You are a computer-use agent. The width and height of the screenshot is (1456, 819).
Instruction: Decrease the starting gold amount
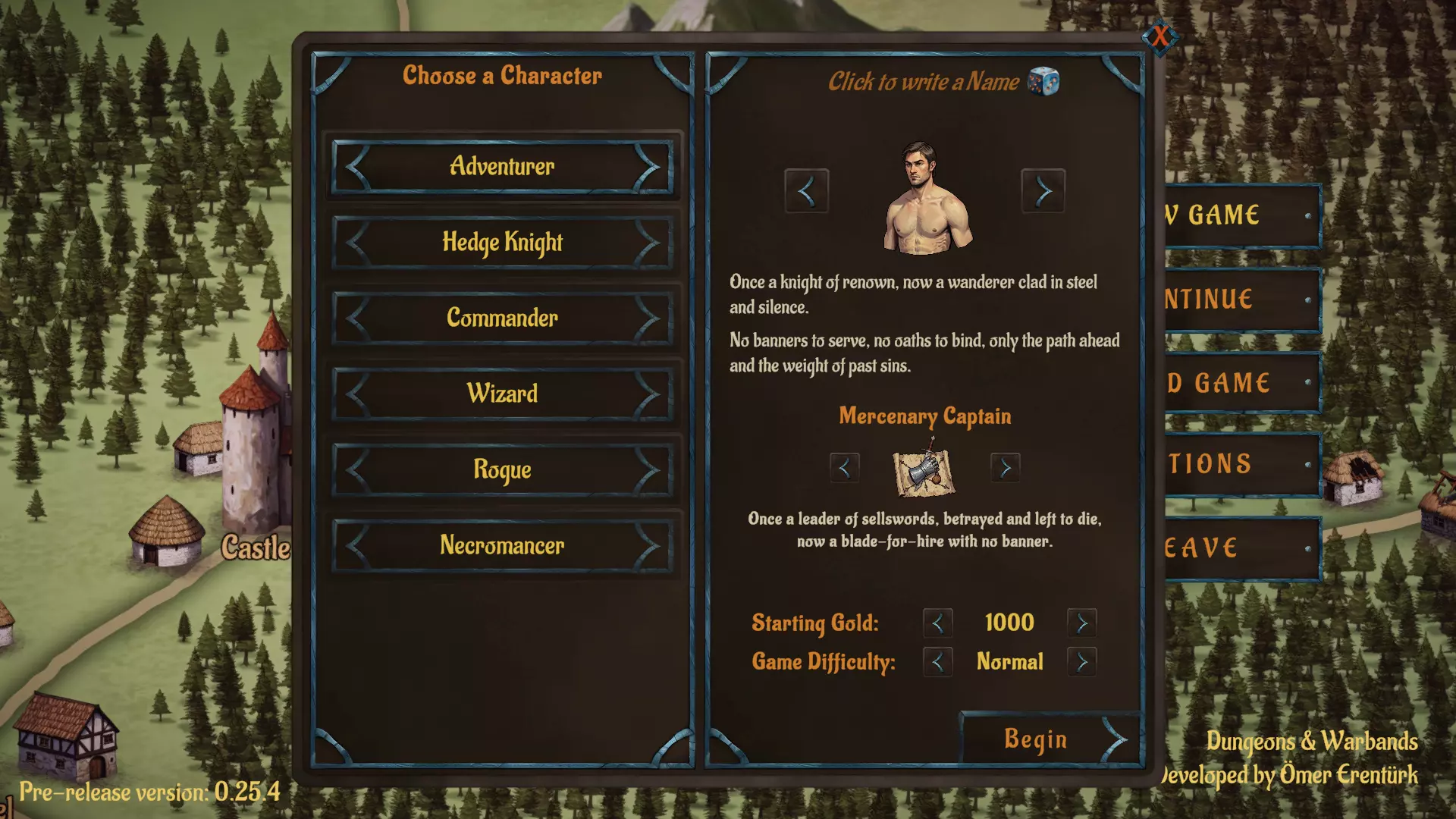click(937, 623)
